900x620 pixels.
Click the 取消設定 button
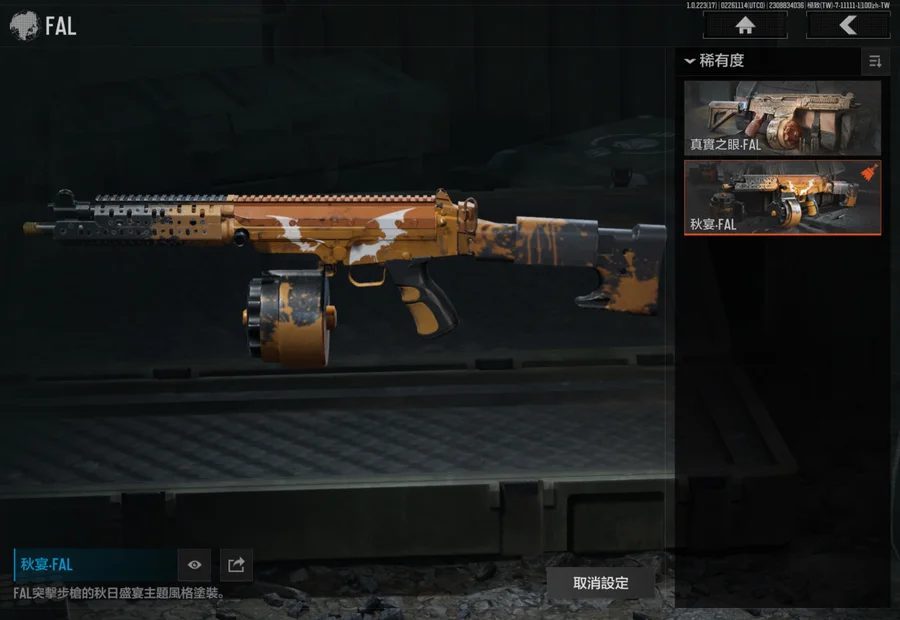[x=600, y=583]
